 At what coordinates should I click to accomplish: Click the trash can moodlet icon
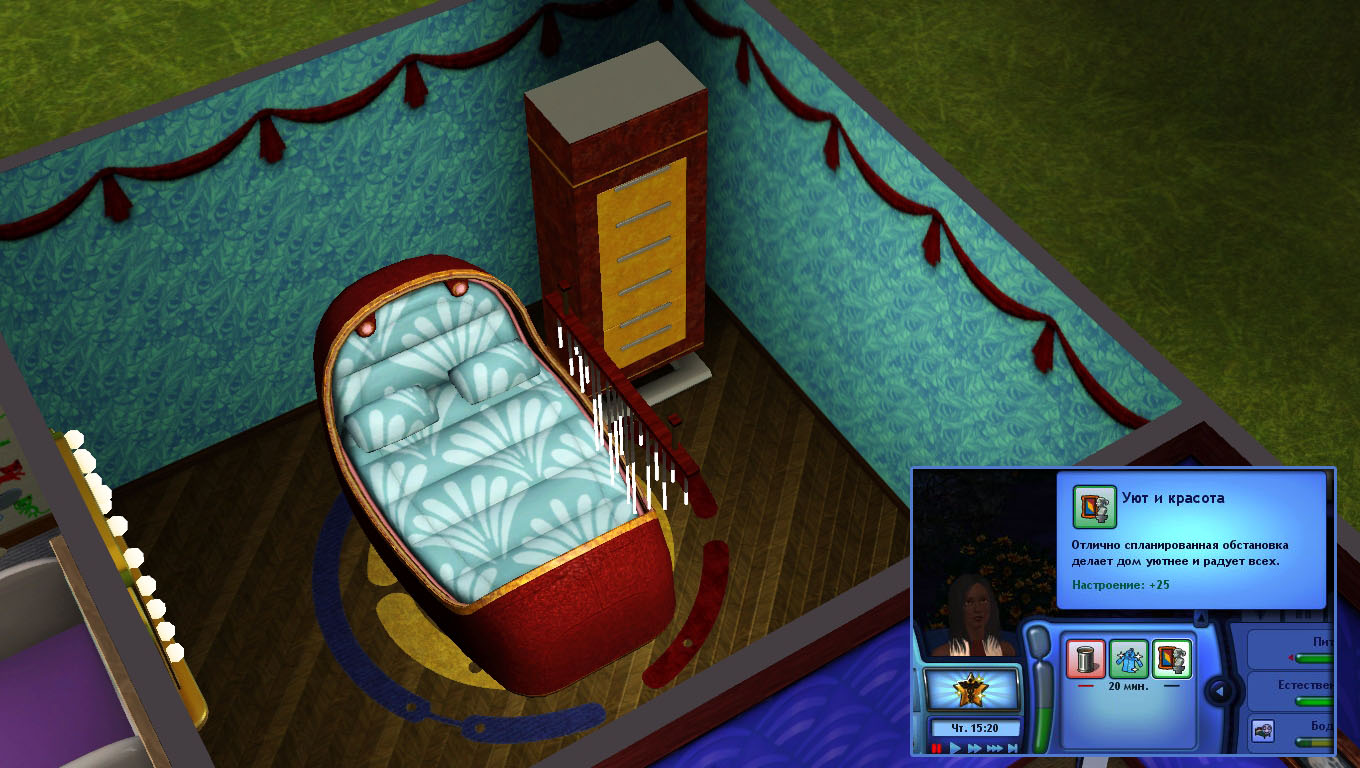coord(1086,658)
